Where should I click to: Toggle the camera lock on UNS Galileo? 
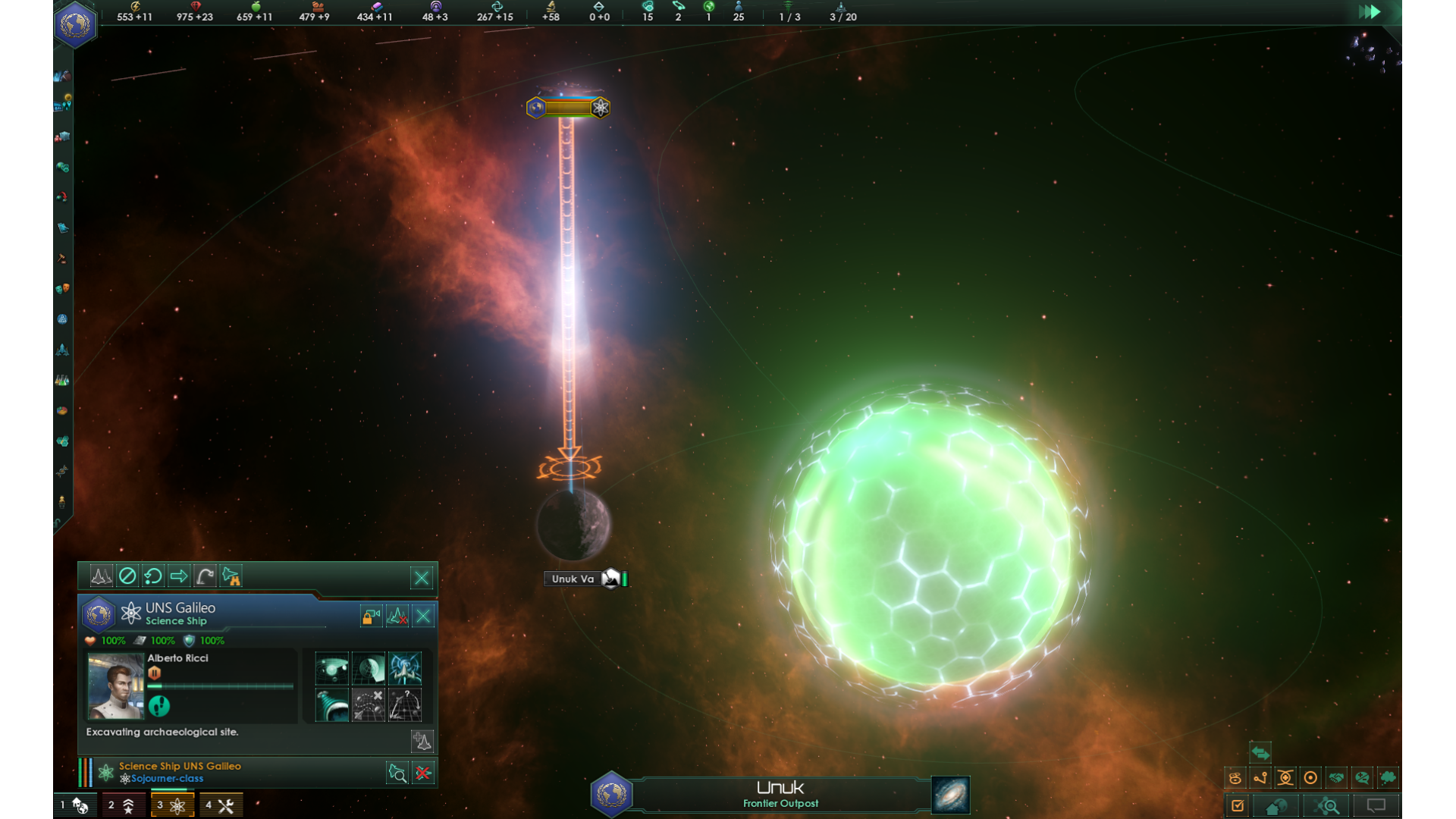tap(371, 617)
